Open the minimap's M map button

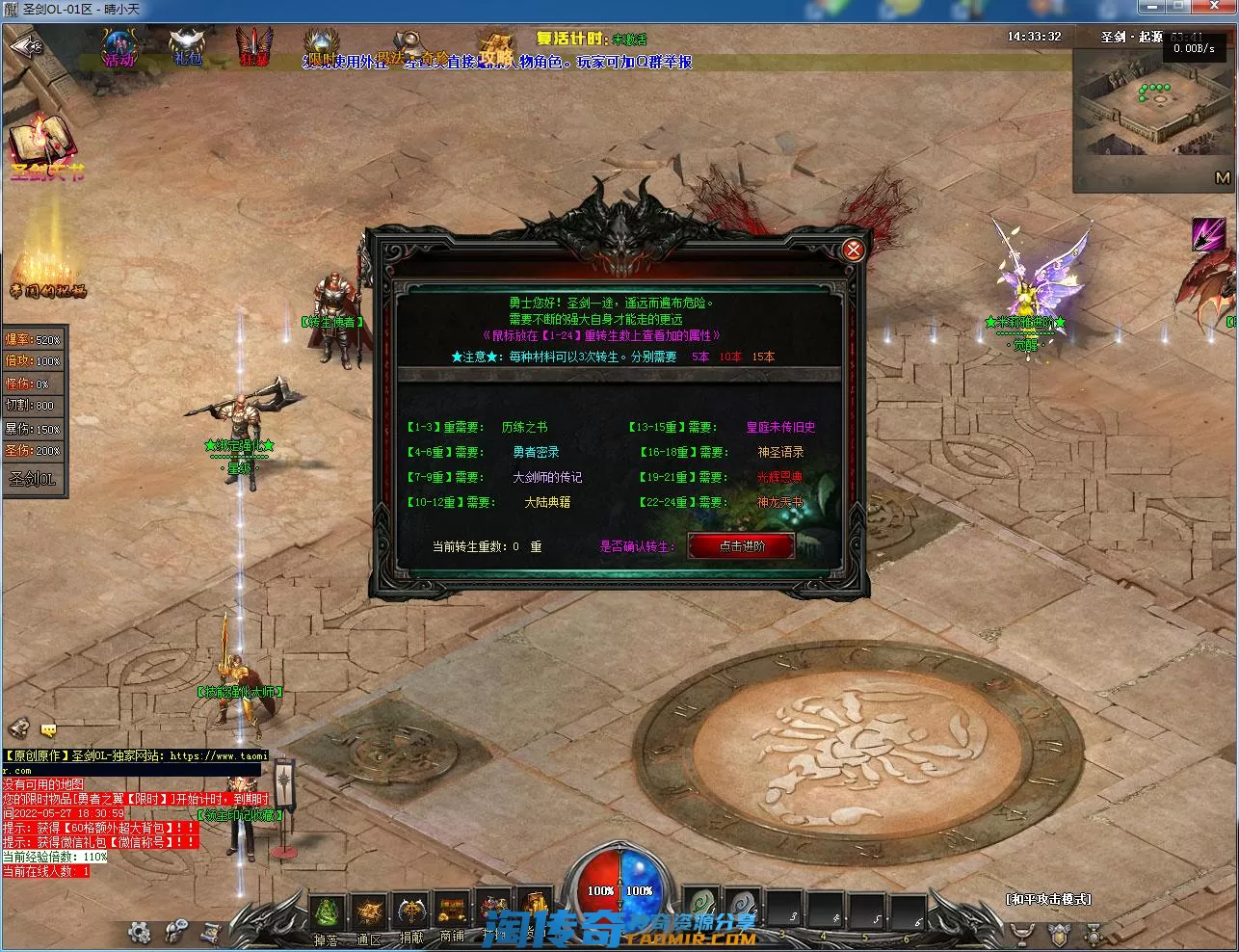click(x=1222, y=178)
